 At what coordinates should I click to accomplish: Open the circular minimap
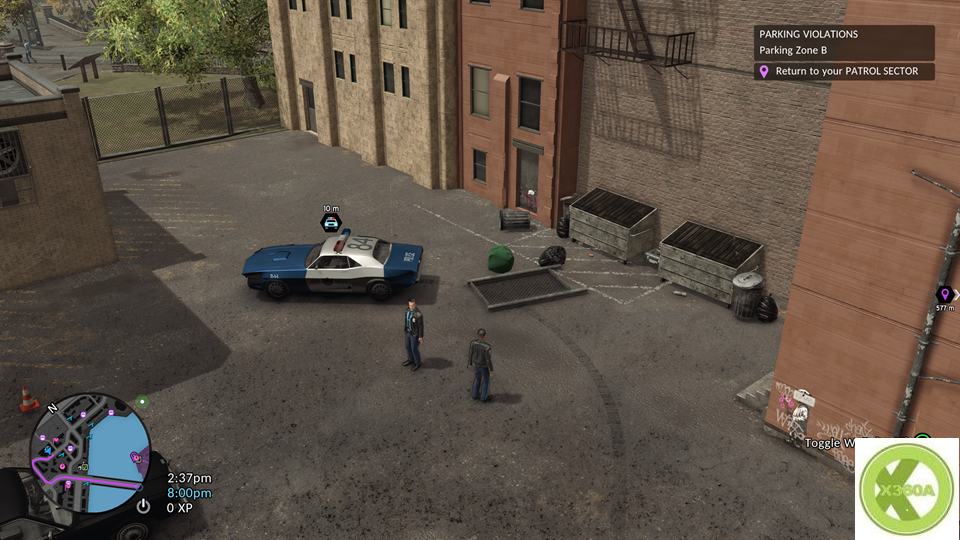tap(90, 453)
